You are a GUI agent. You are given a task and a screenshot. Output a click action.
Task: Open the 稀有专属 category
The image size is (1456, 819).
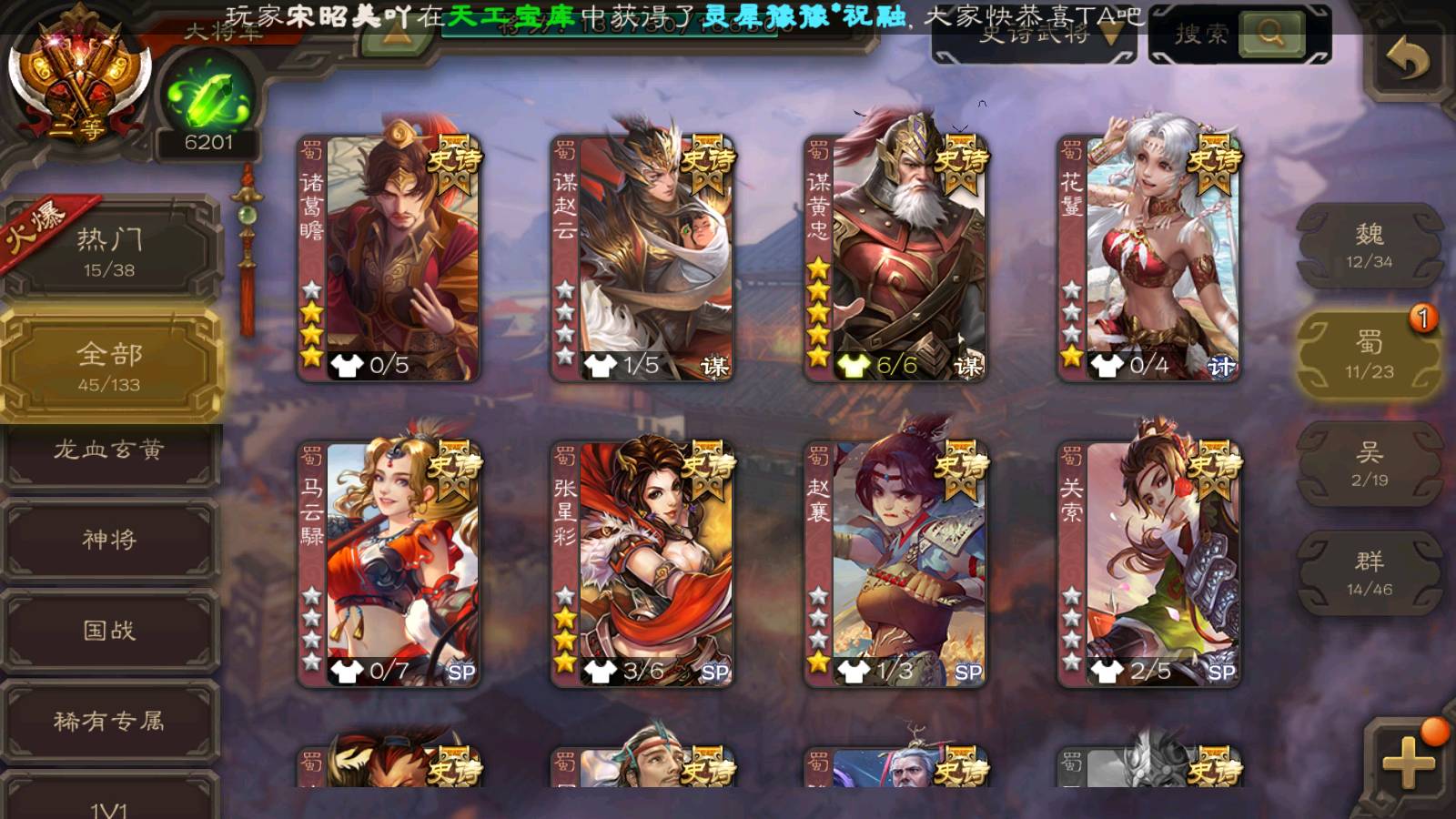coord(109,722)
